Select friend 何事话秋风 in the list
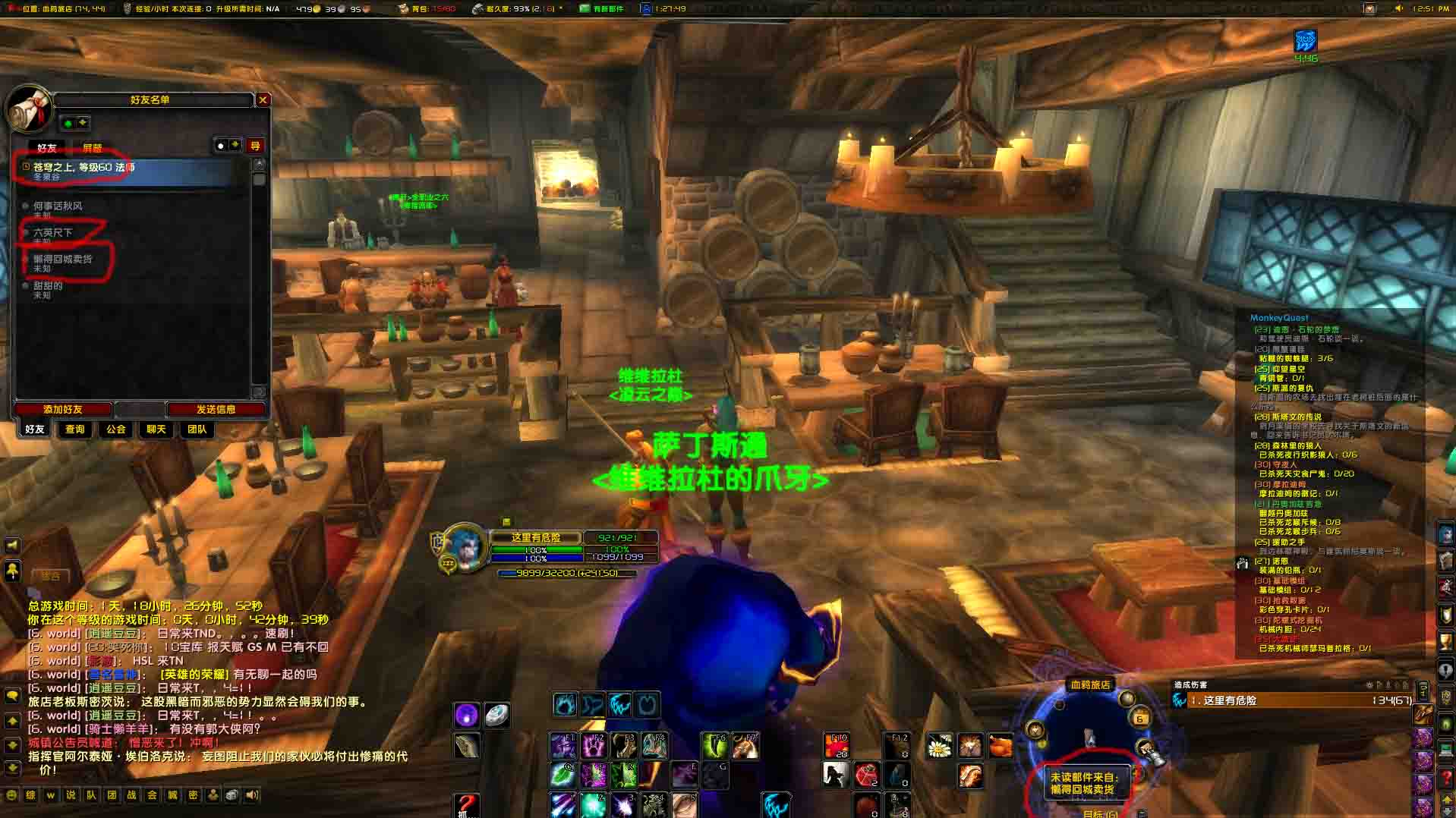 click(58, 206)
